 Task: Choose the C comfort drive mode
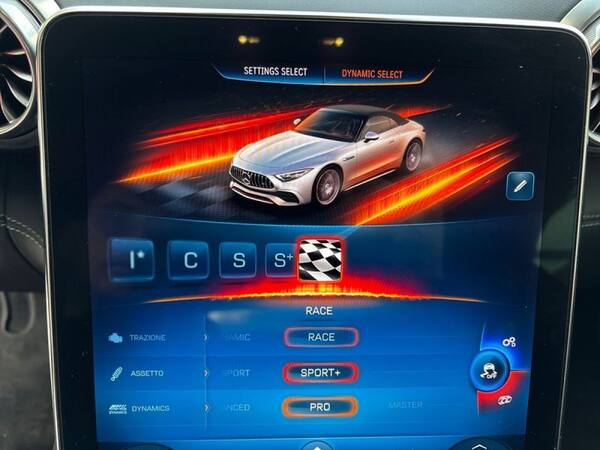click(189, 261)
